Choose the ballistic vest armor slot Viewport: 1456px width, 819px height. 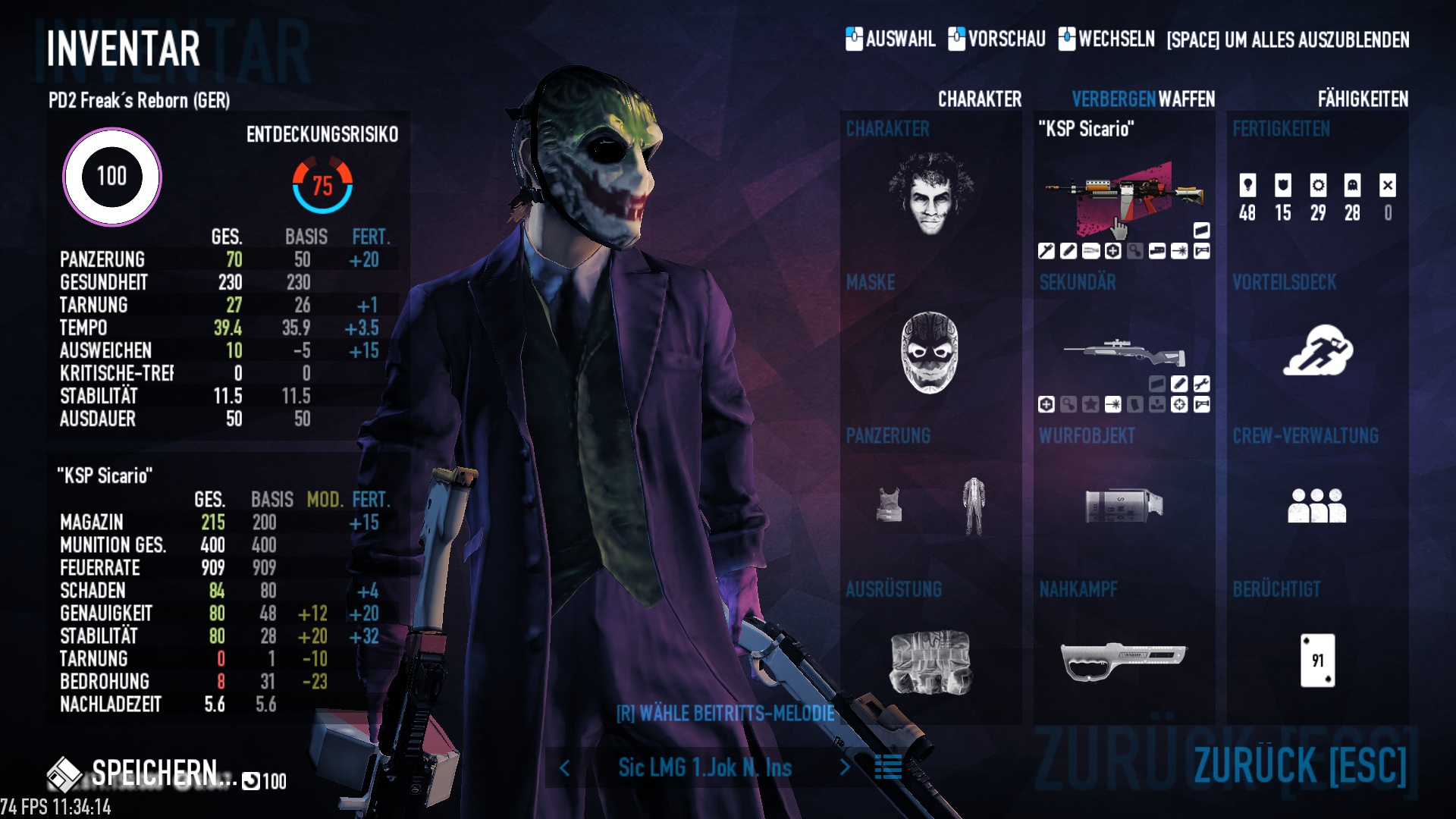coord(890,506)
